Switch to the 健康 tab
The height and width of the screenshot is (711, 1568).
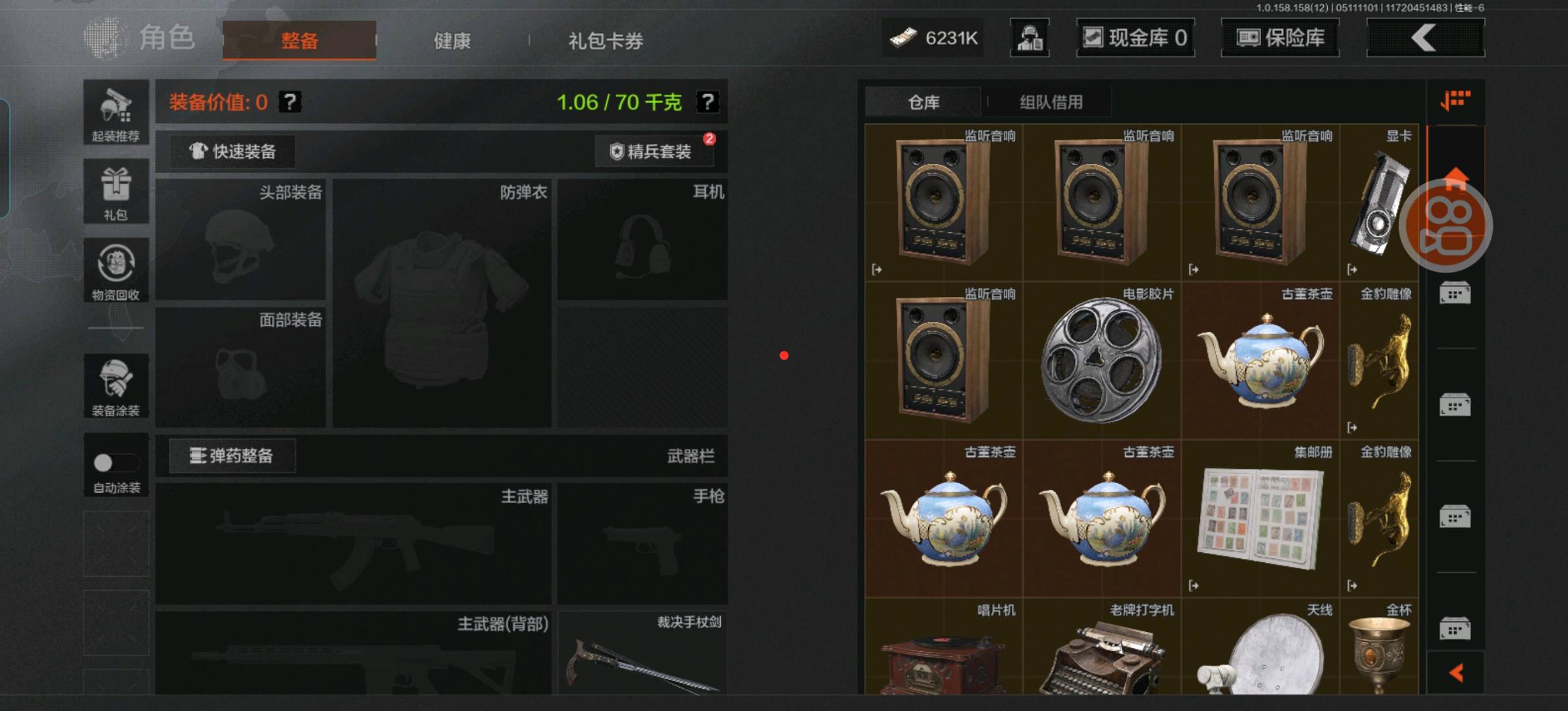(452, 41)
